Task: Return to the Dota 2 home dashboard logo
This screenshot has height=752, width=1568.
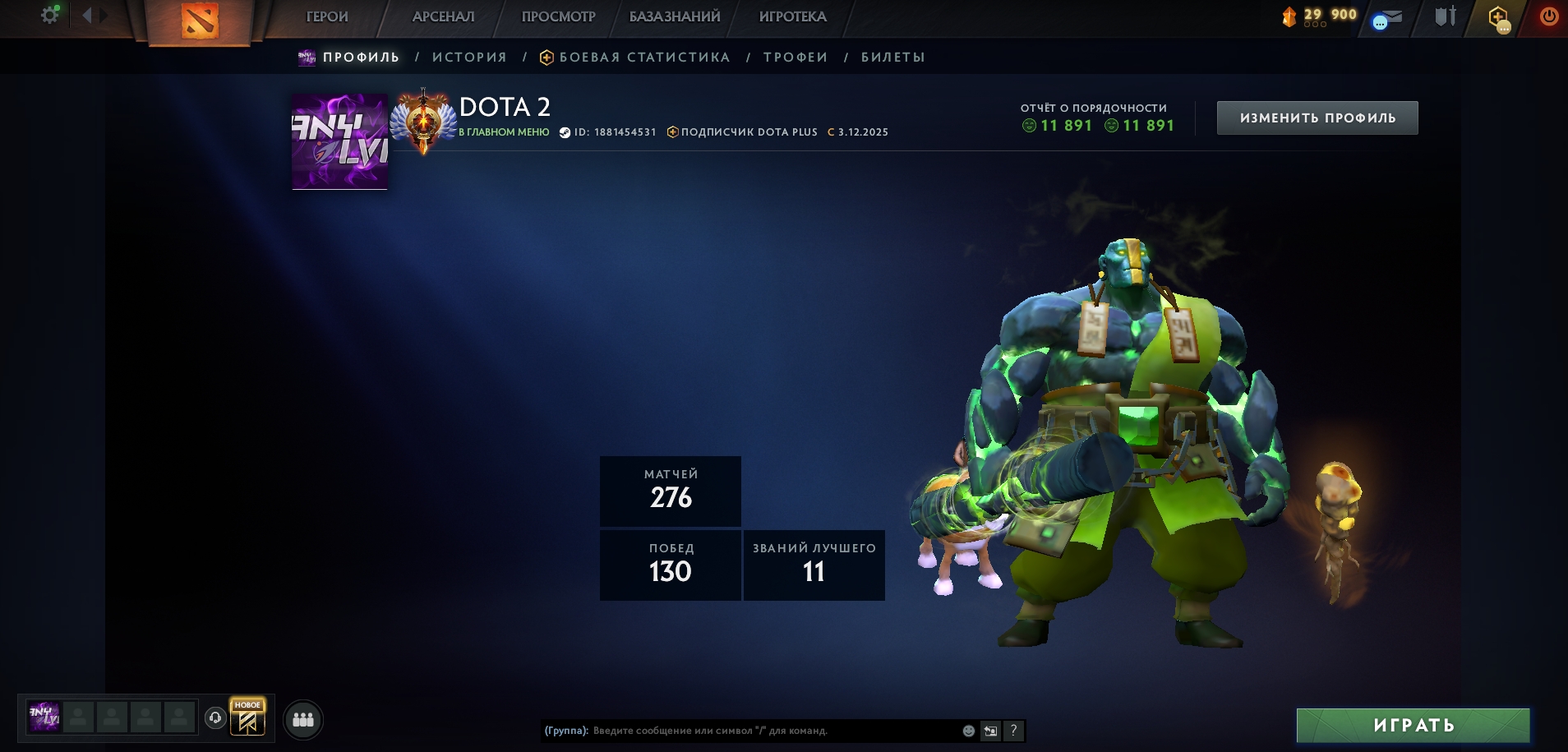Action: (x=199, y=21)
